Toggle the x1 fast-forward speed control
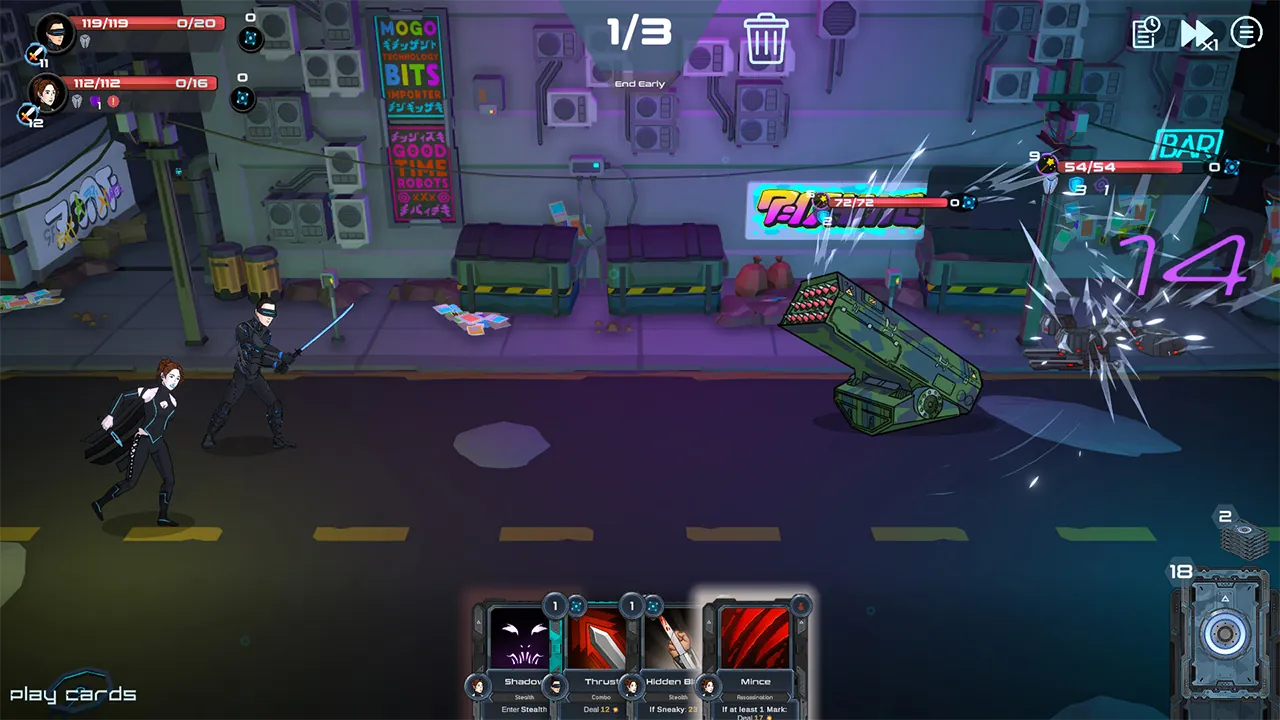Image resolution: width=1280 pixels, height=720 pixels. coord(1197,35)
